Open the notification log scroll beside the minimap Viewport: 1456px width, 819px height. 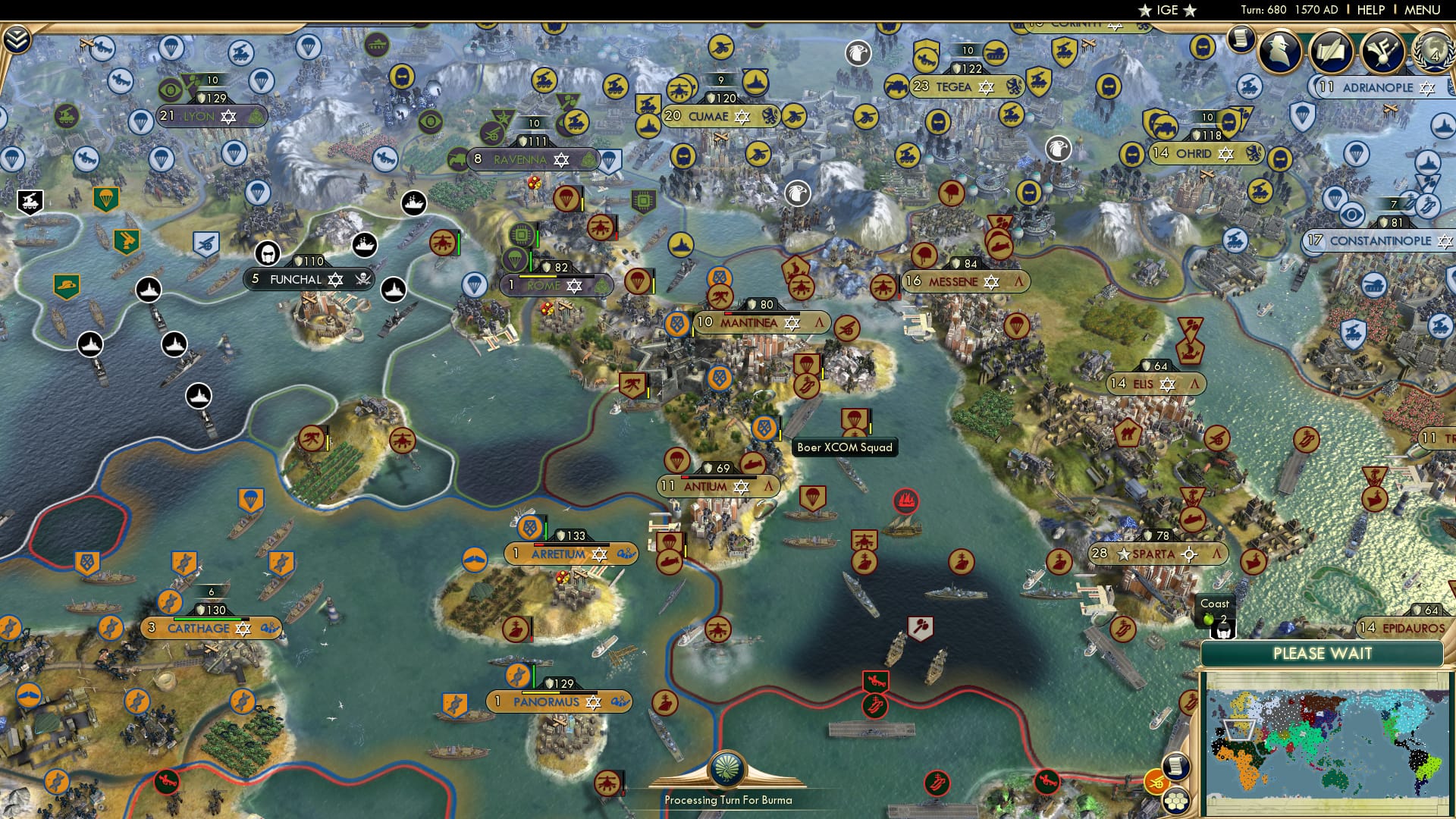click(1177, 767)
